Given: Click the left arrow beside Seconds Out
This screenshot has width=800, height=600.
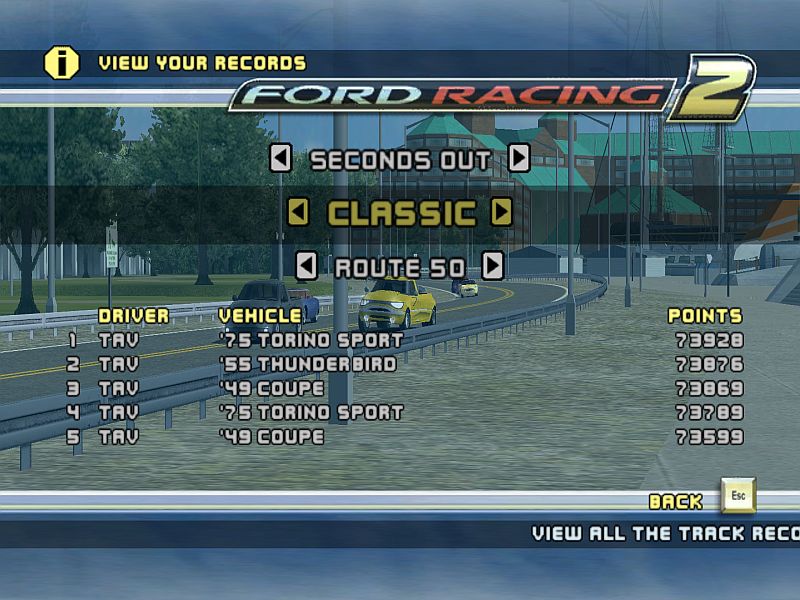Looking at the screenshot, I should 281,159.
